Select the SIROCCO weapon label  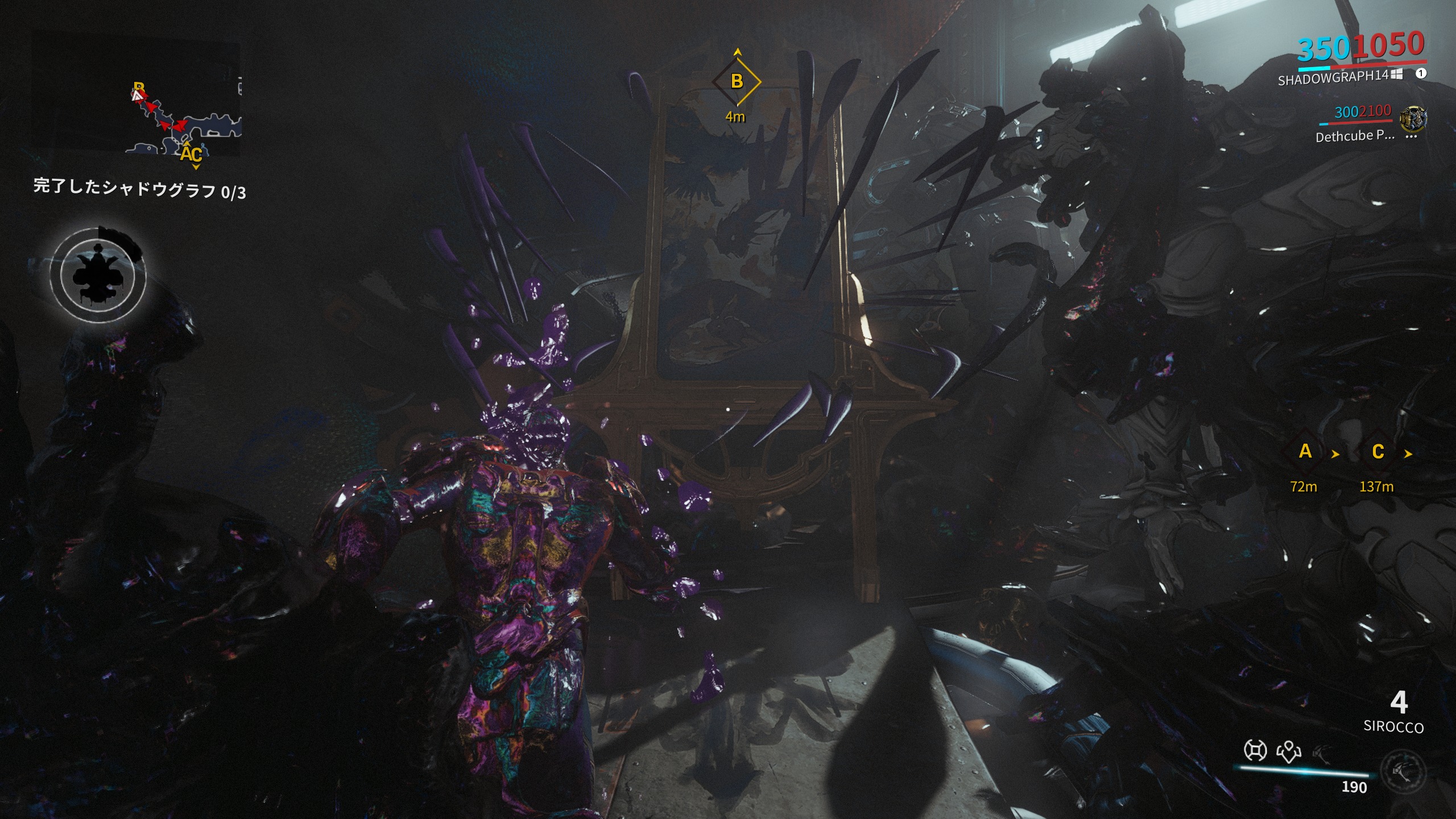tap(1393, 727)
